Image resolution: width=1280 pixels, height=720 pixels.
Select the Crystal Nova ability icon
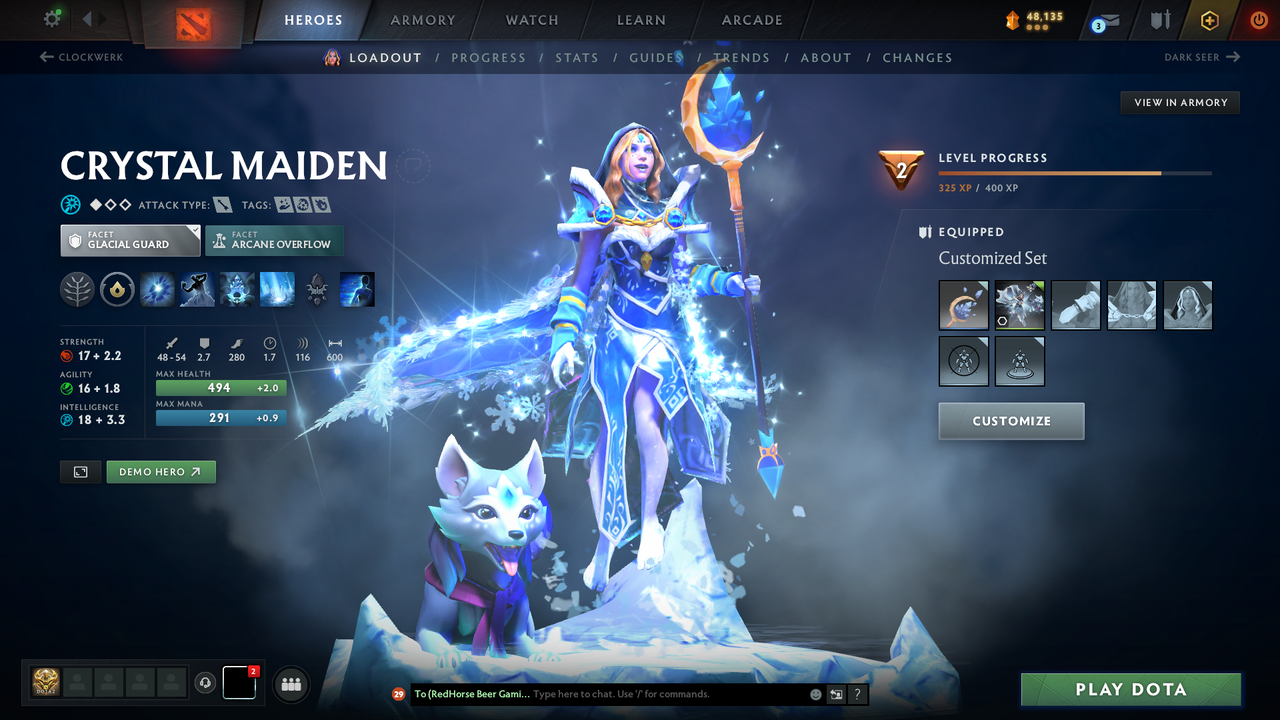click(x=157, y=289)
